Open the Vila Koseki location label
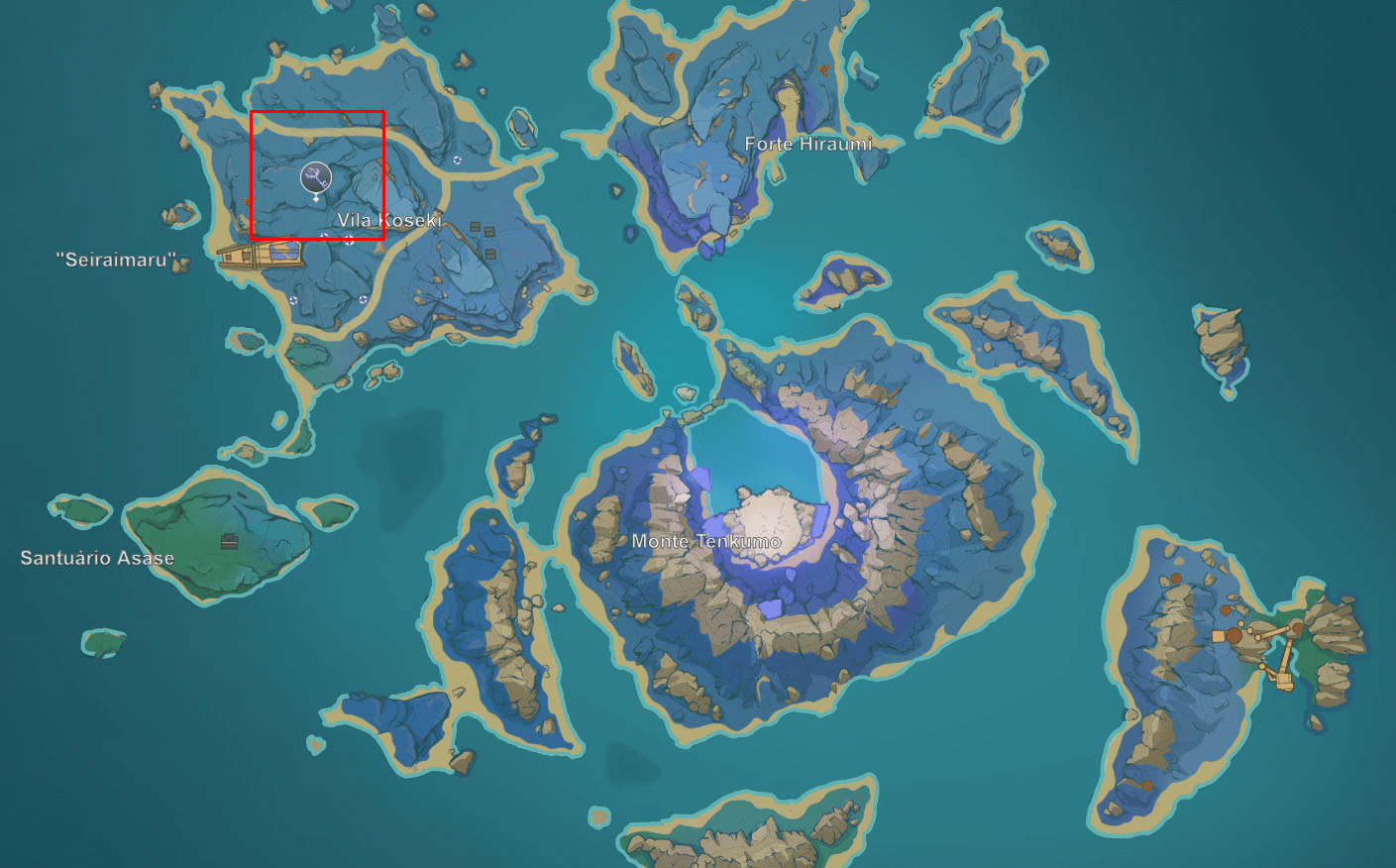 (390, 219)
